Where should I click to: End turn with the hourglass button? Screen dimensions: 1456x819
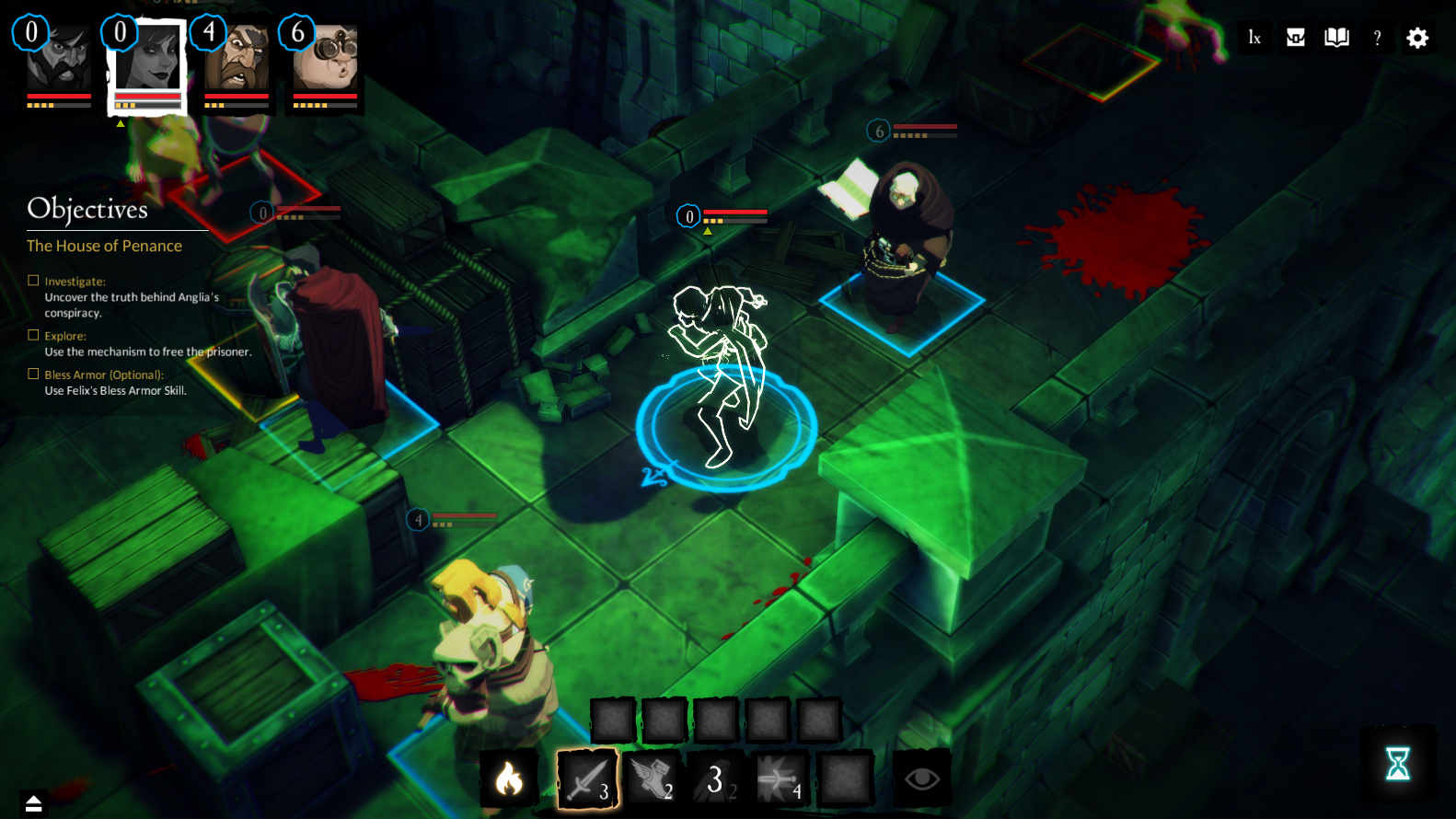(1398, 764)
